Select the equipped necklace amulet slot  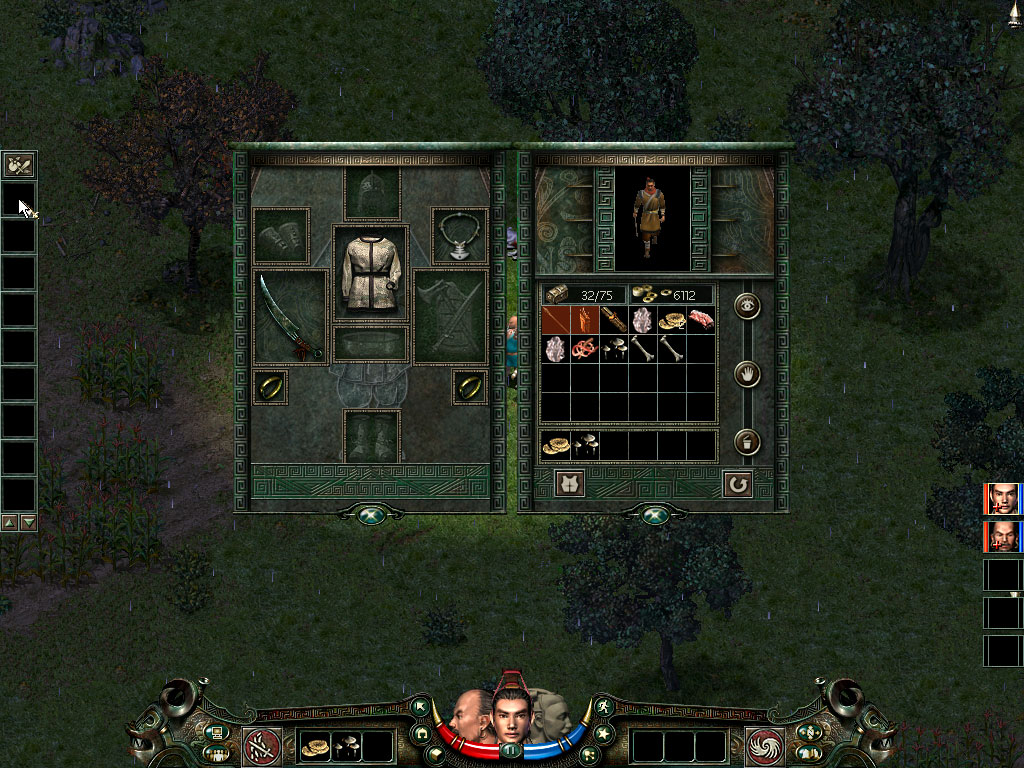pyautogui.click(x=460, y=237)
